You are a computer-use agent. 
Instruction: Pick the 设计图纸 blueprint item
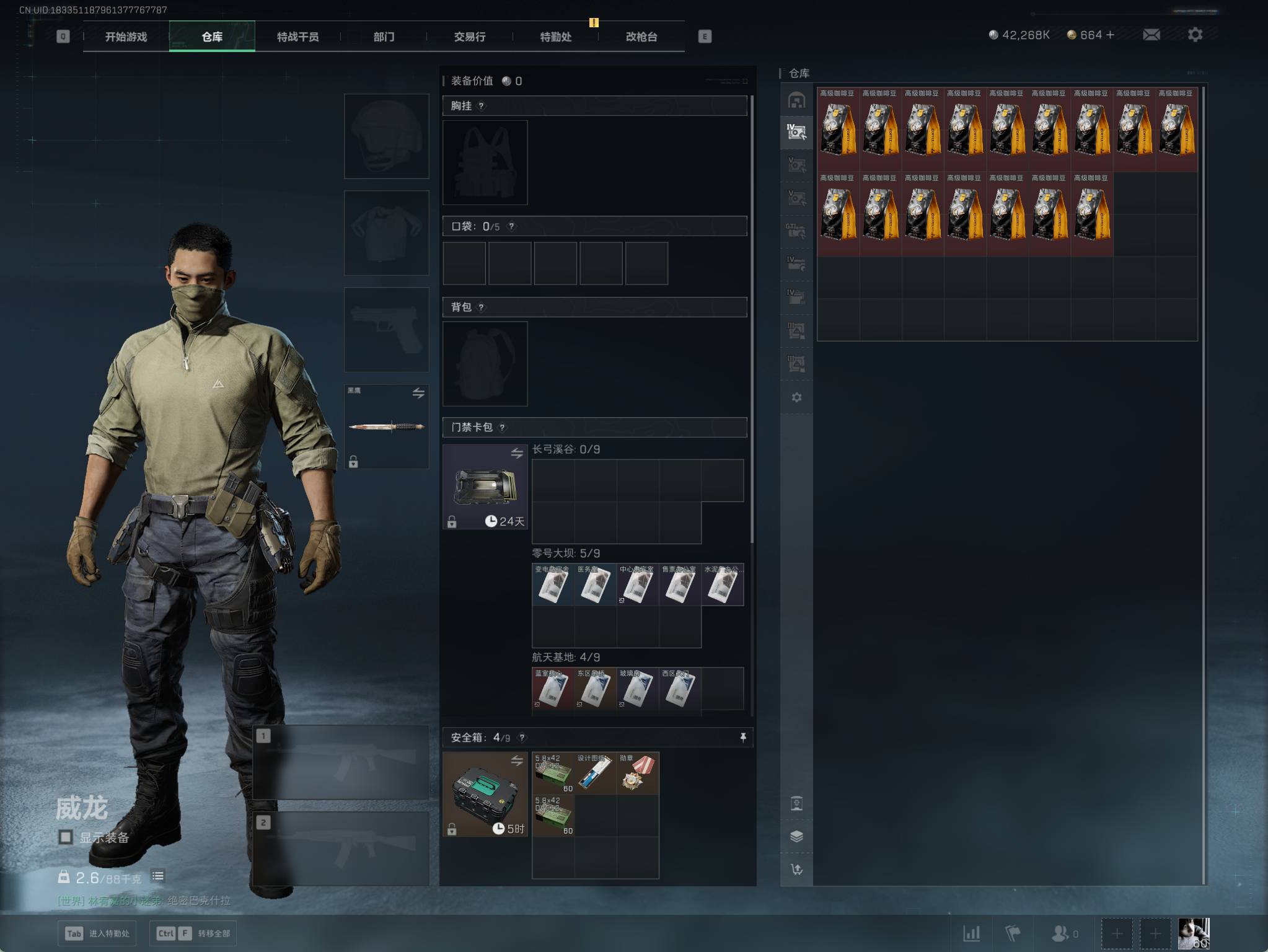[596, 773]
